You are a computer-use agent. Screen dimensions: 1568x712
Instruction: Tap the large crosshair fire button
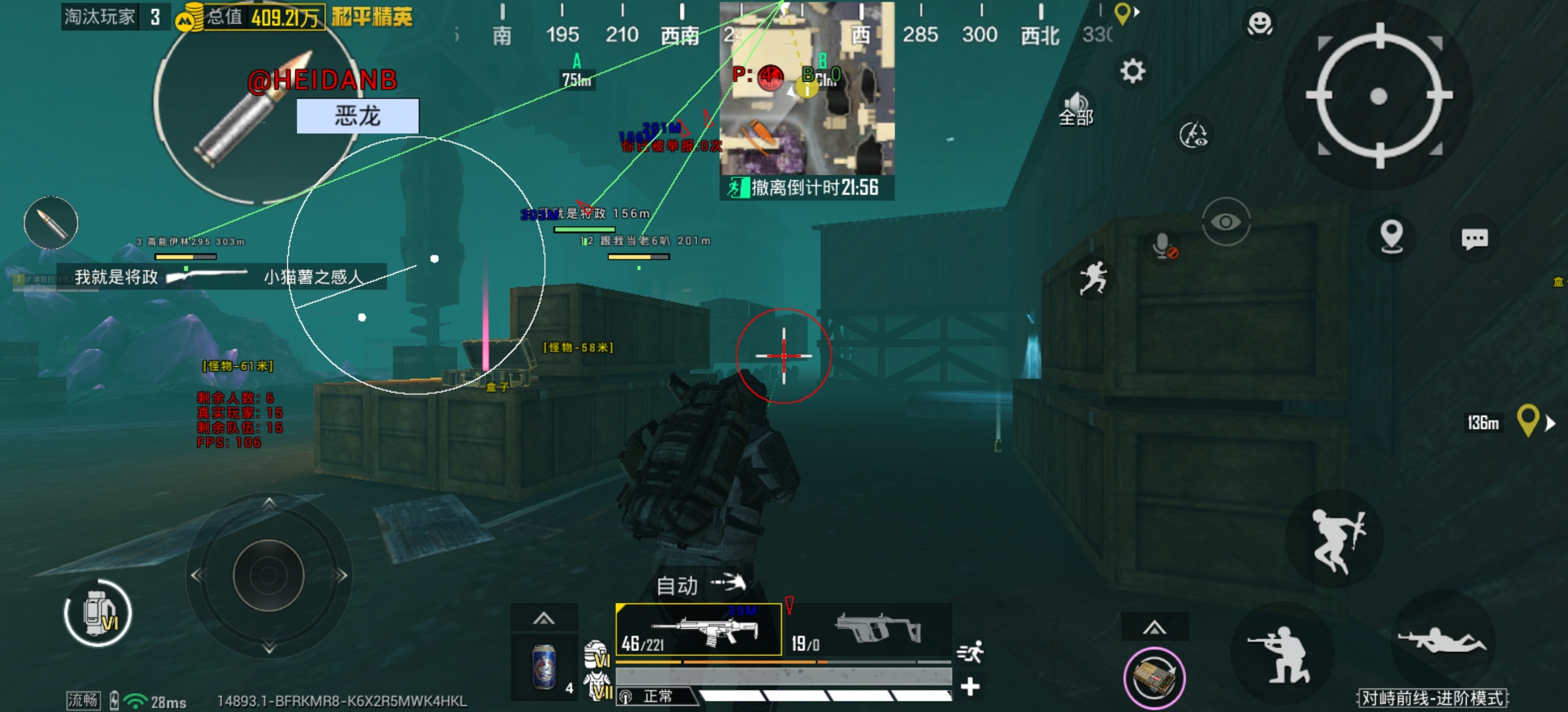tap(1379, 96)
